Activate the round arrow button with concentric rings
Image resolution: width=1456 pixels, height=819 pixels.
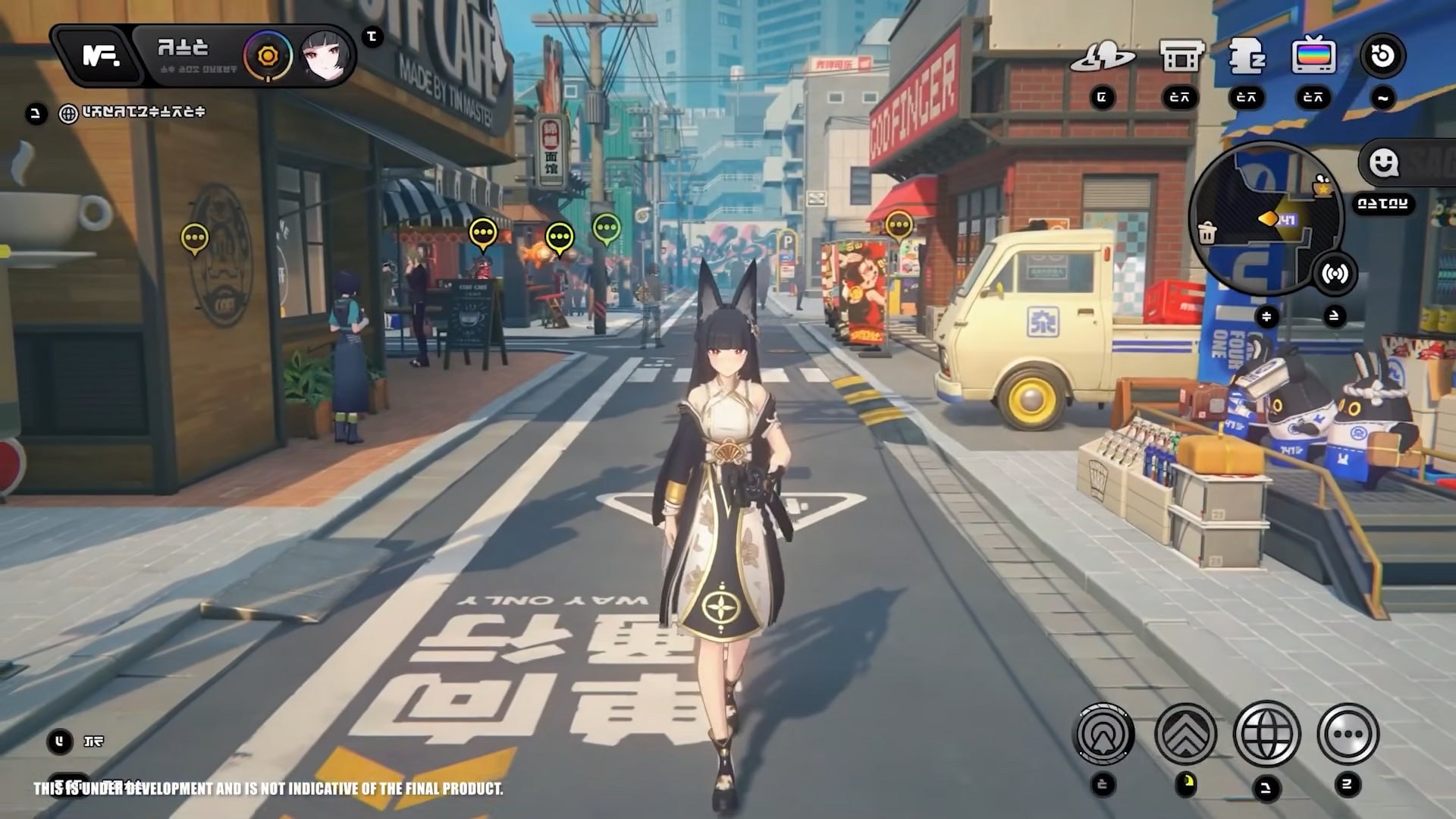pyautogui.click(x=1105, y=734)
